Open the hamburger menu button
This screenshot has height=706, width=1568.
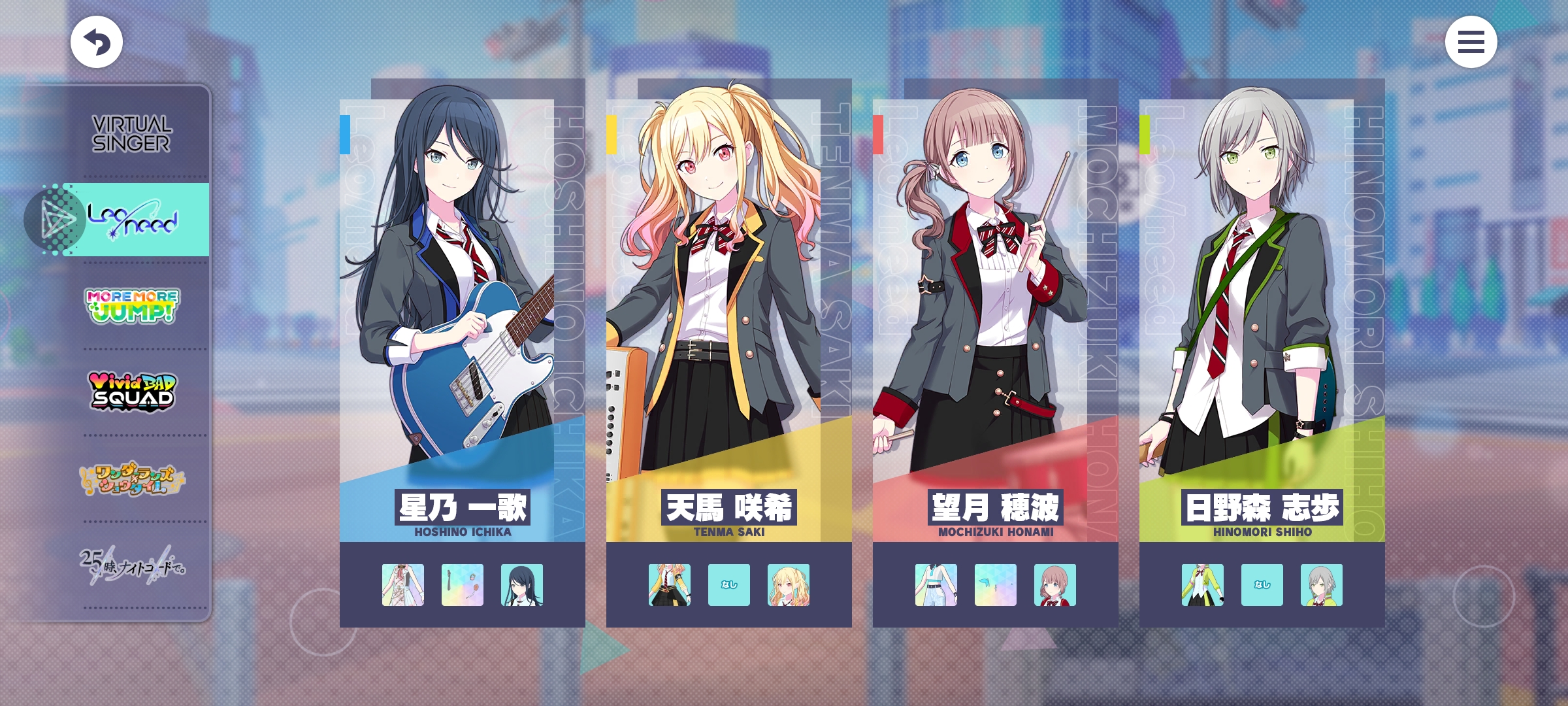pyautogui.click(x=1471, y=42)
